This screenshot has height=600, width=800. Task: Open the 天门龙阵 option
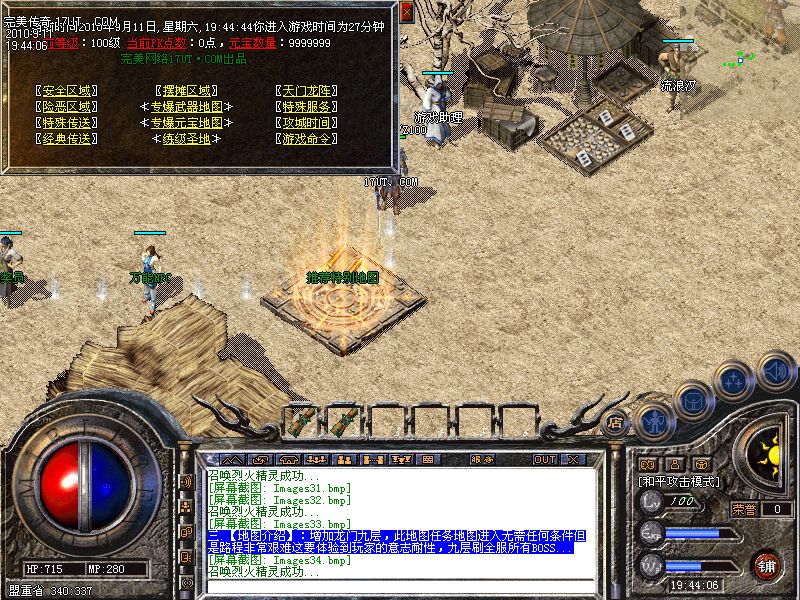(306, 90)
